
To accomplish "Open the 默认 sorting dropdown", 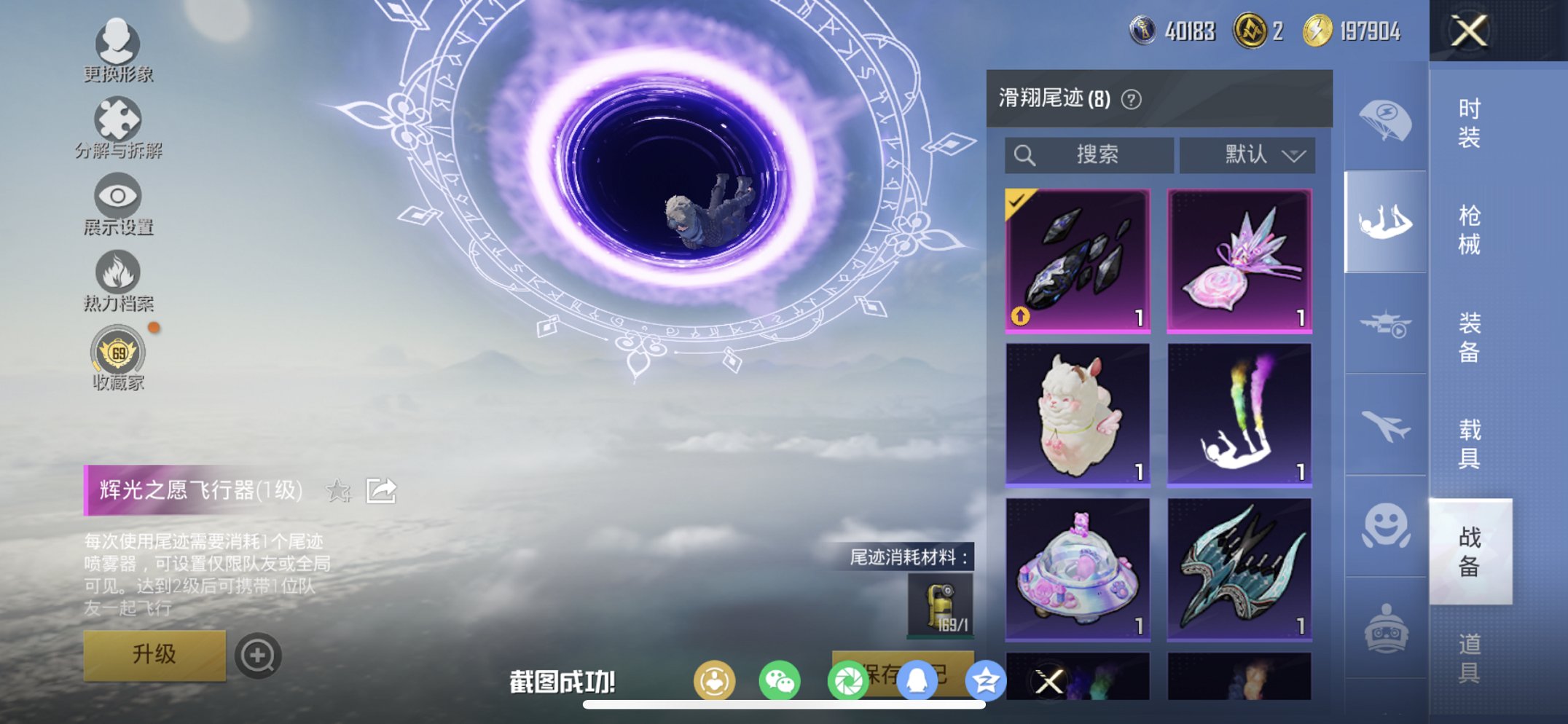I will pos(1247,154).
